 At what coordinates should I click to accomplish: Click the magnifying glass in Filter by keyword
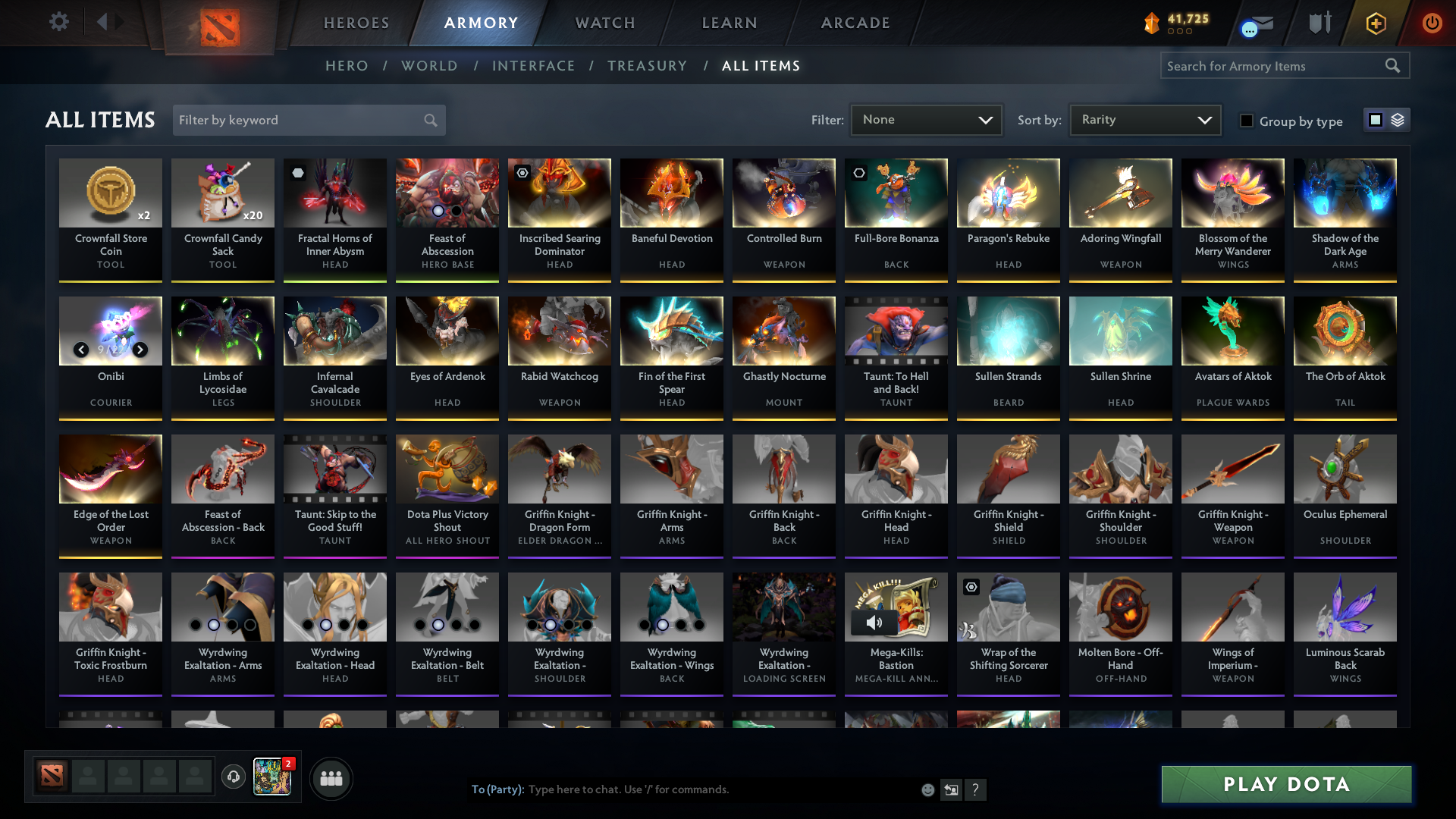tap(429, 120)
